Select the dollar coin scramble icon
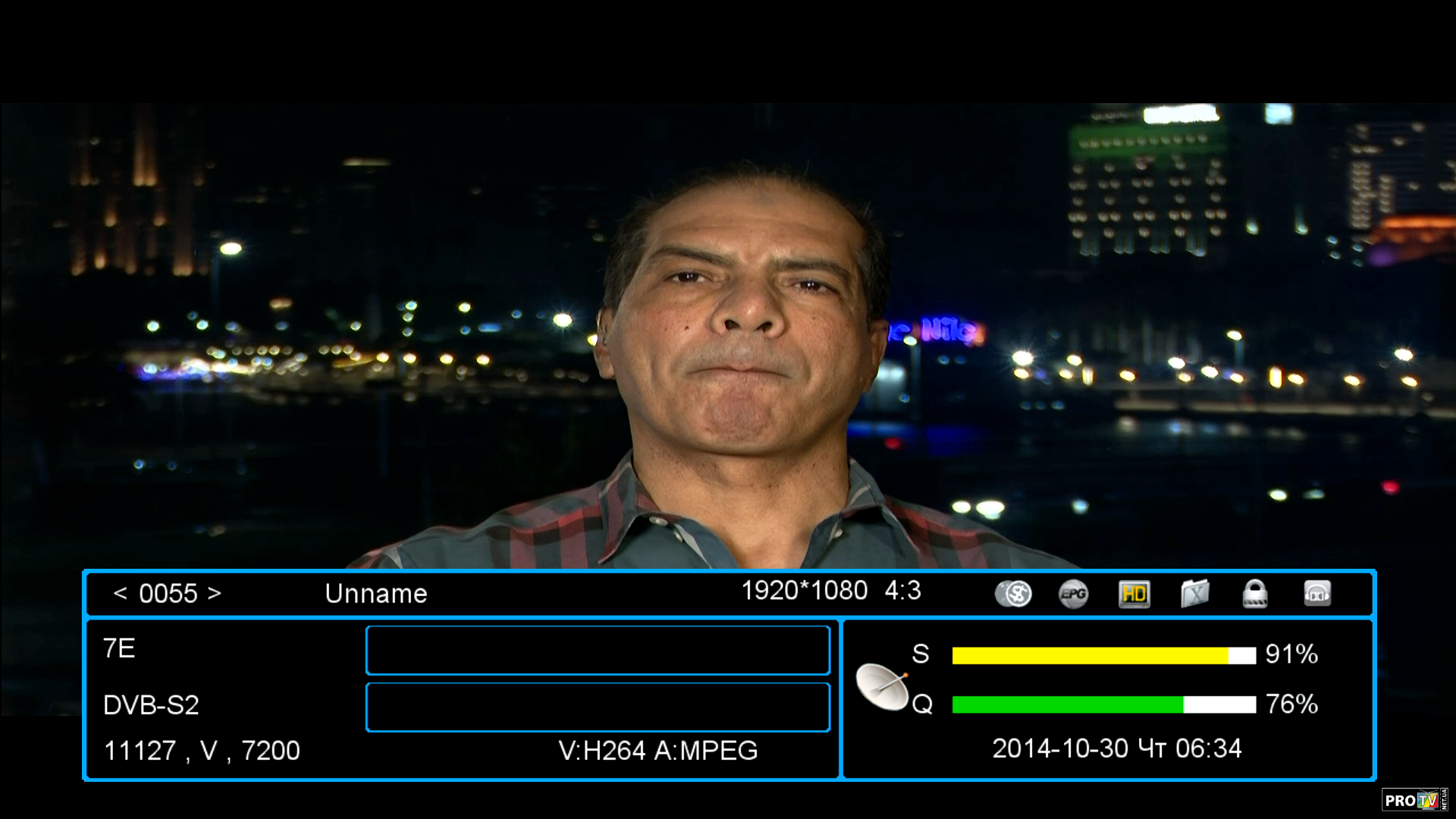 tap(1013, 594)
